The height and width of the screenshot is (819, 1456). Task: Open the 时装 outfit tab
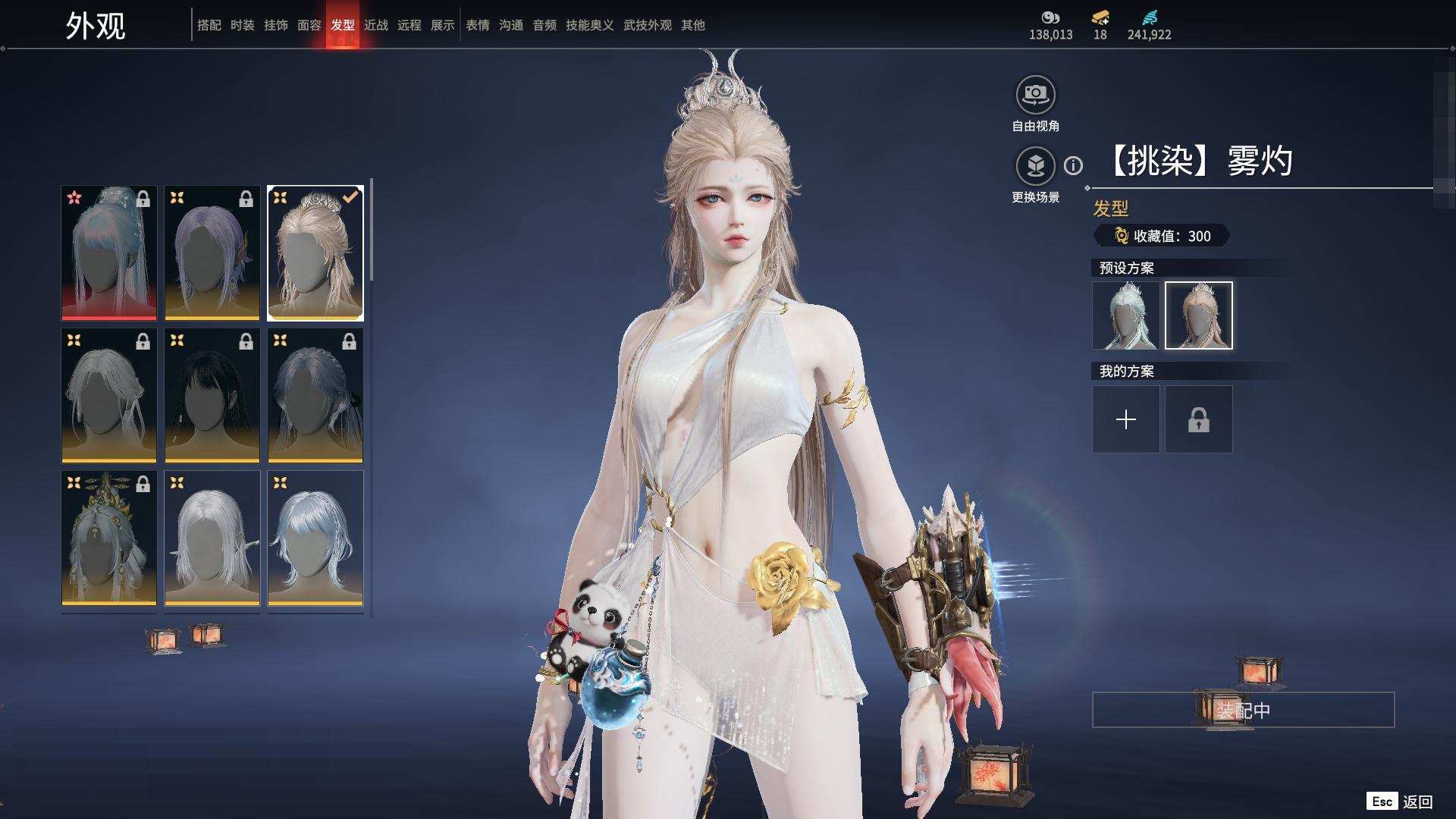pyautogui.click(x=242, y=25)
